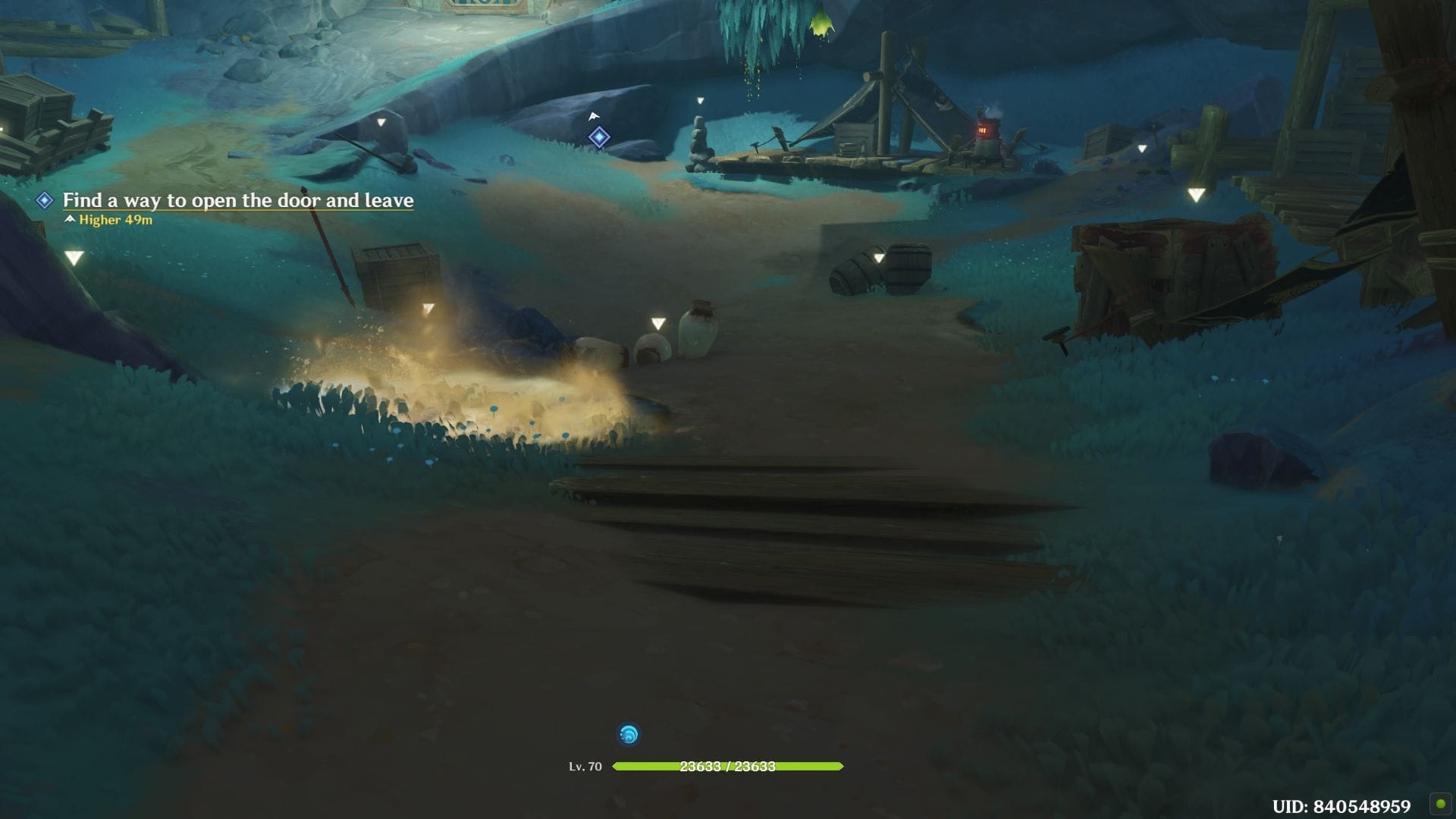
Task: Click the blue diamond quest waypoint marker
Action: [x=599, y=137]
